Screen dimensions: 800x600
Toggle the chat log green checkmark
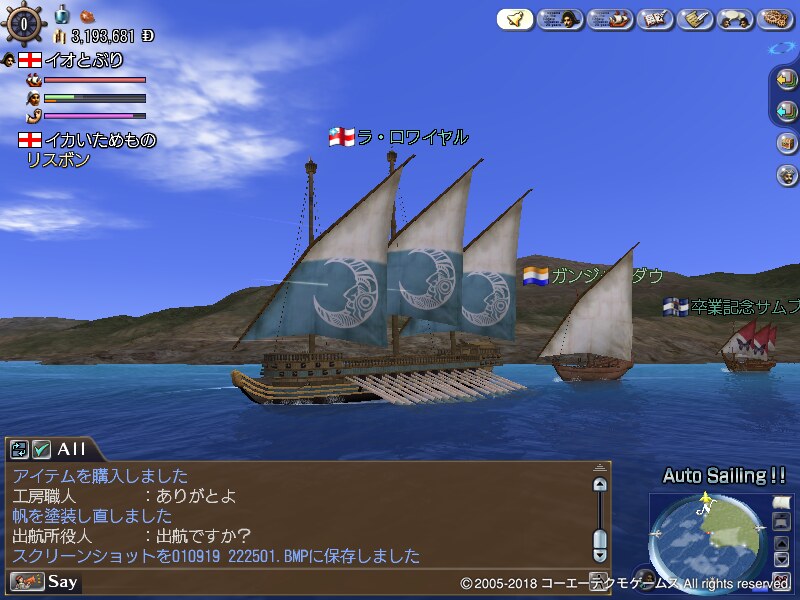41,449
